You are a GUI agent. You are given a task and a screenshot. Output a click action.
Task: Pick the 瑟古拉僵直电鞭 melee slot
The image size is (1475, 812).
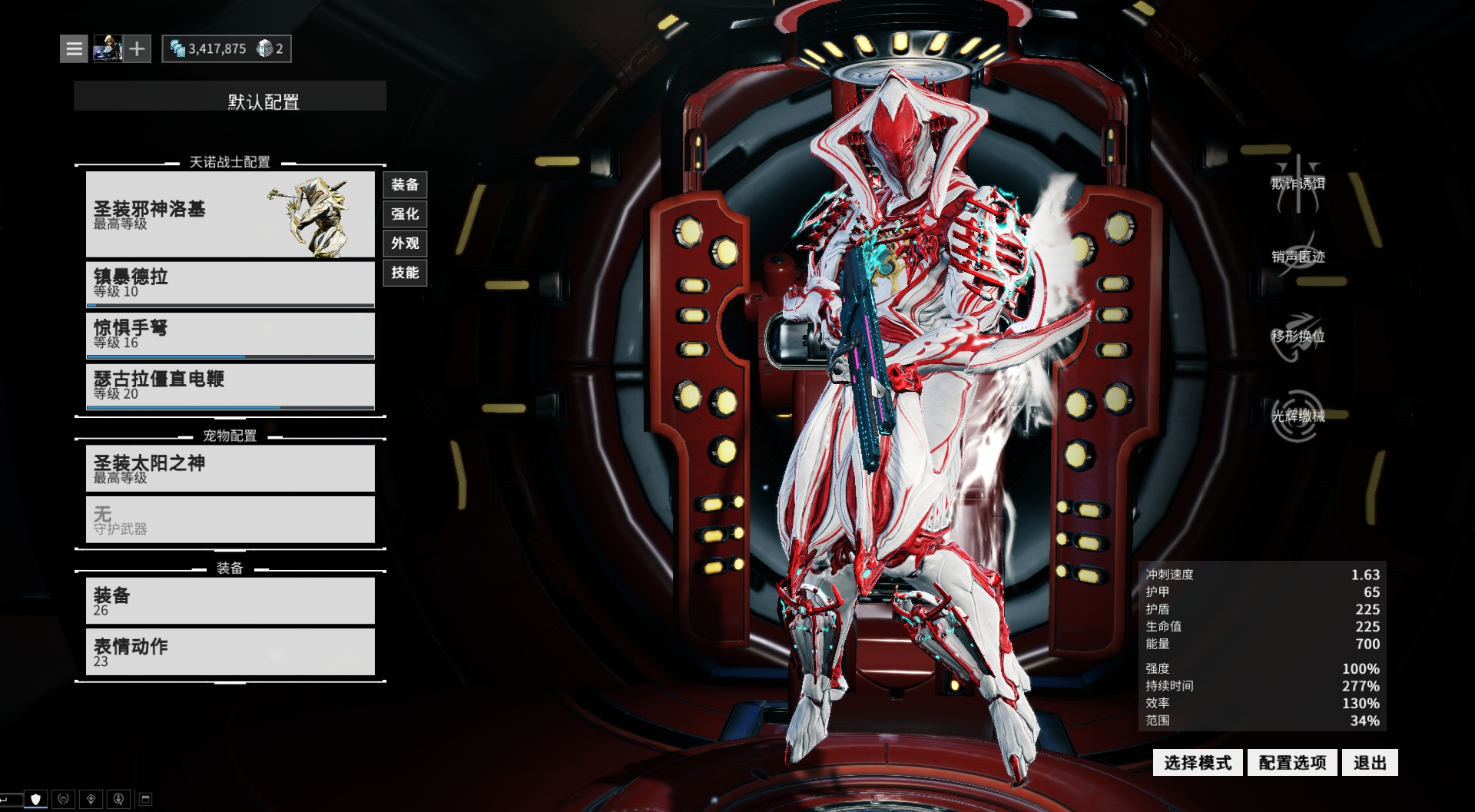click(230, 386)
